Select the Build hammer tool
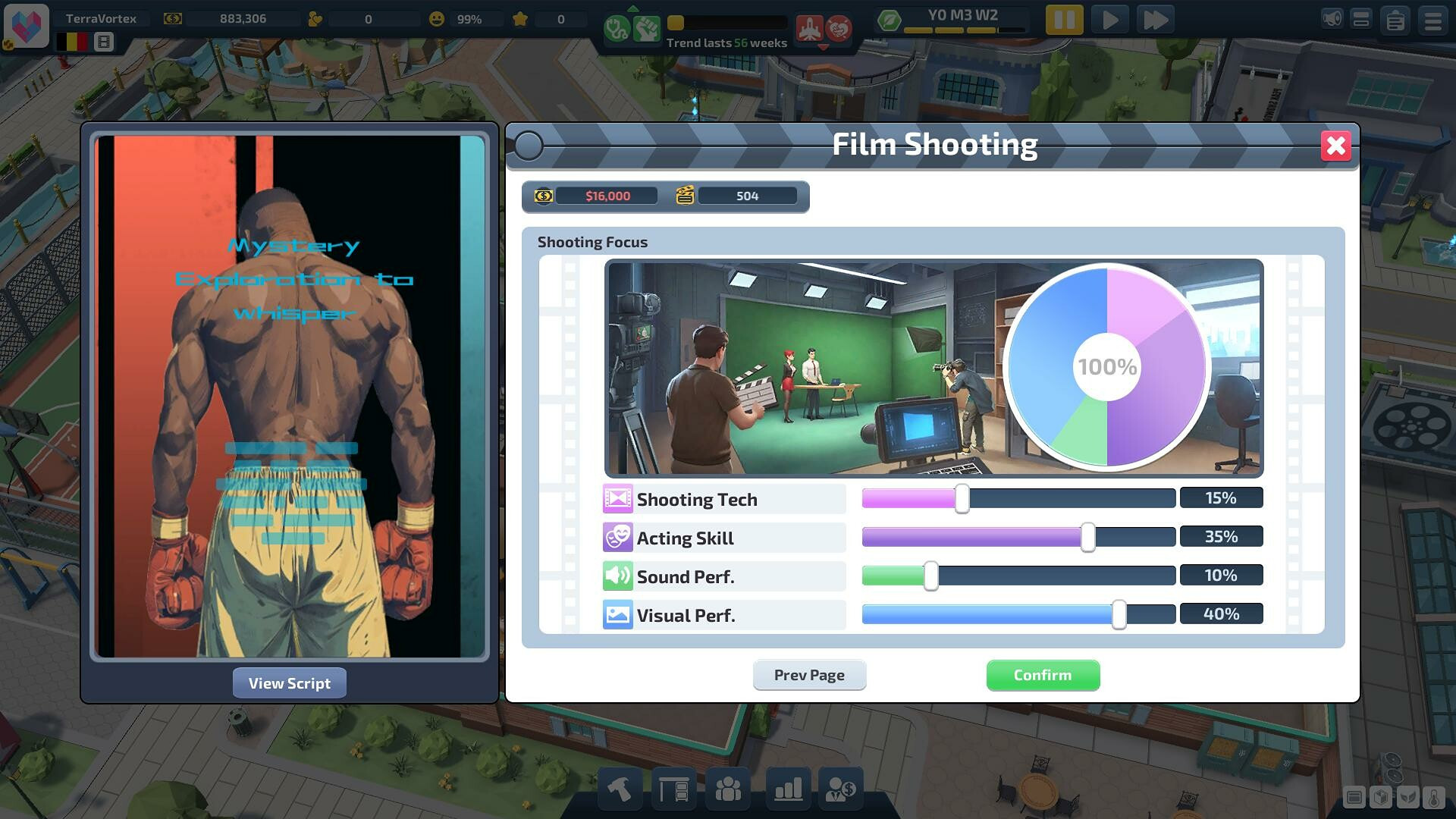The height and width of the screenshot is (819, 1456). coord(620,789)
